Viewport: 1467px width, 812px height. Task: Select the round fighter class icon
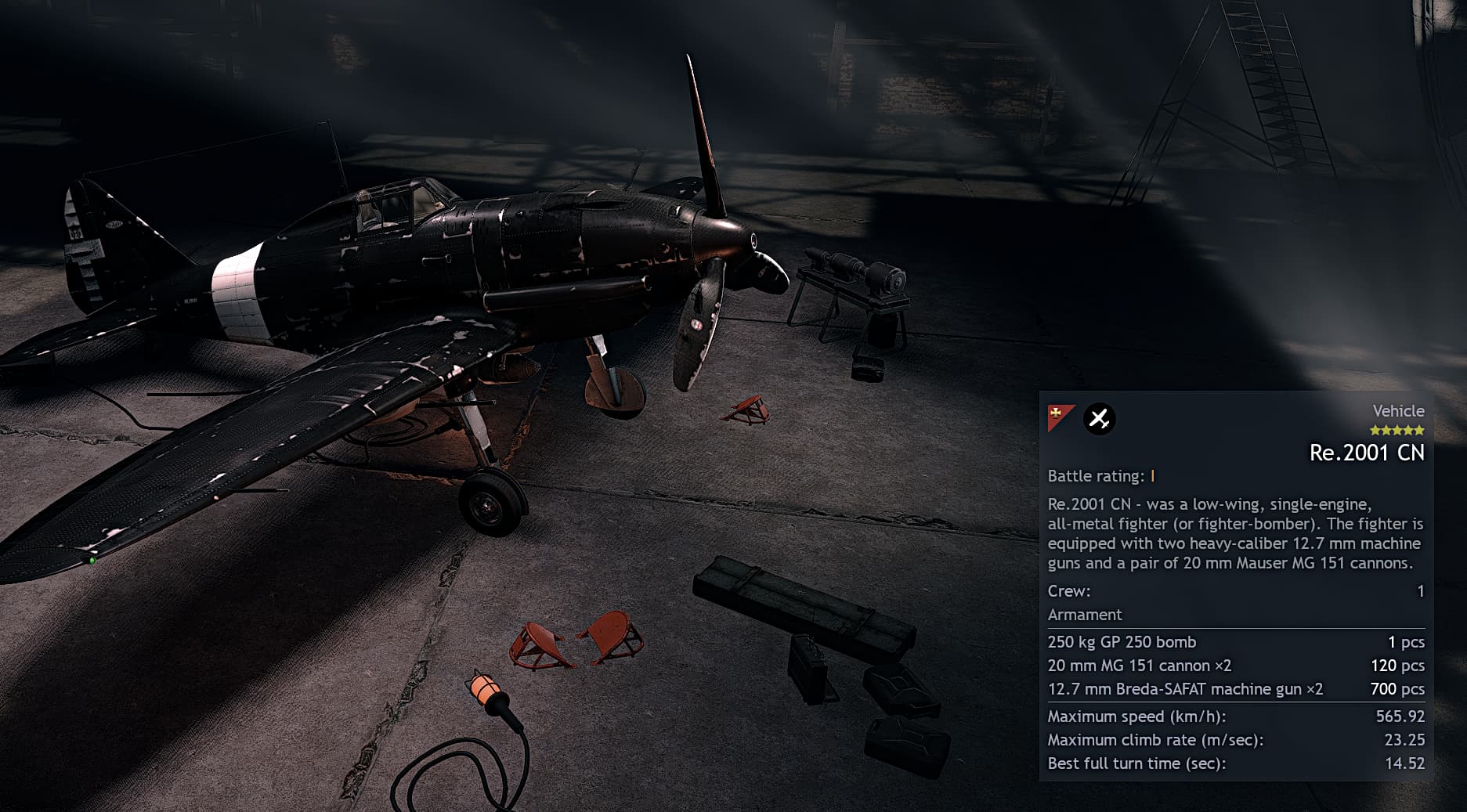(x=1099, y=419)
